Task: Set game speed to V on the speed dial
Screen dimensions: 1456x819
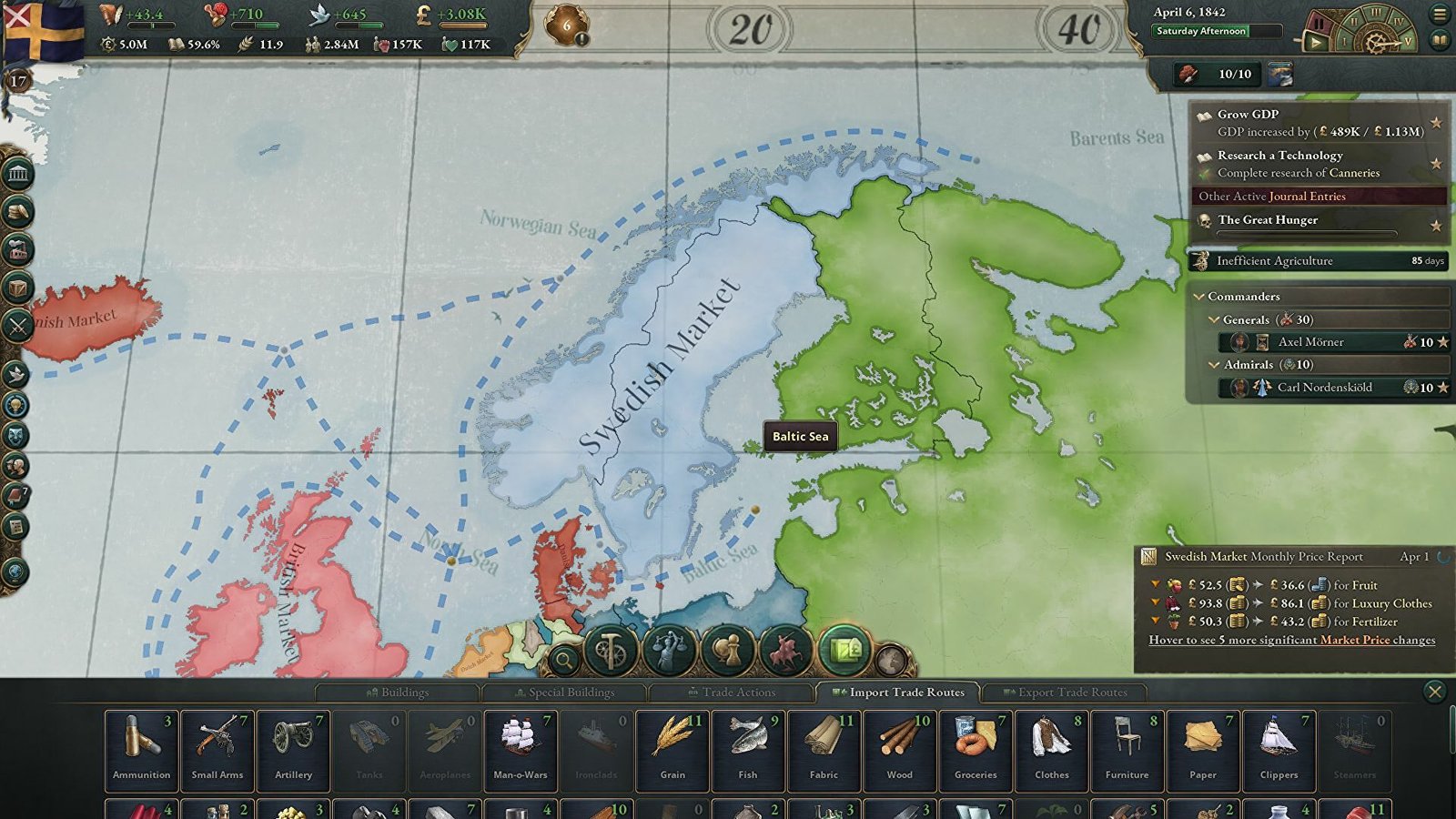Action: [x=1409, y=42]
